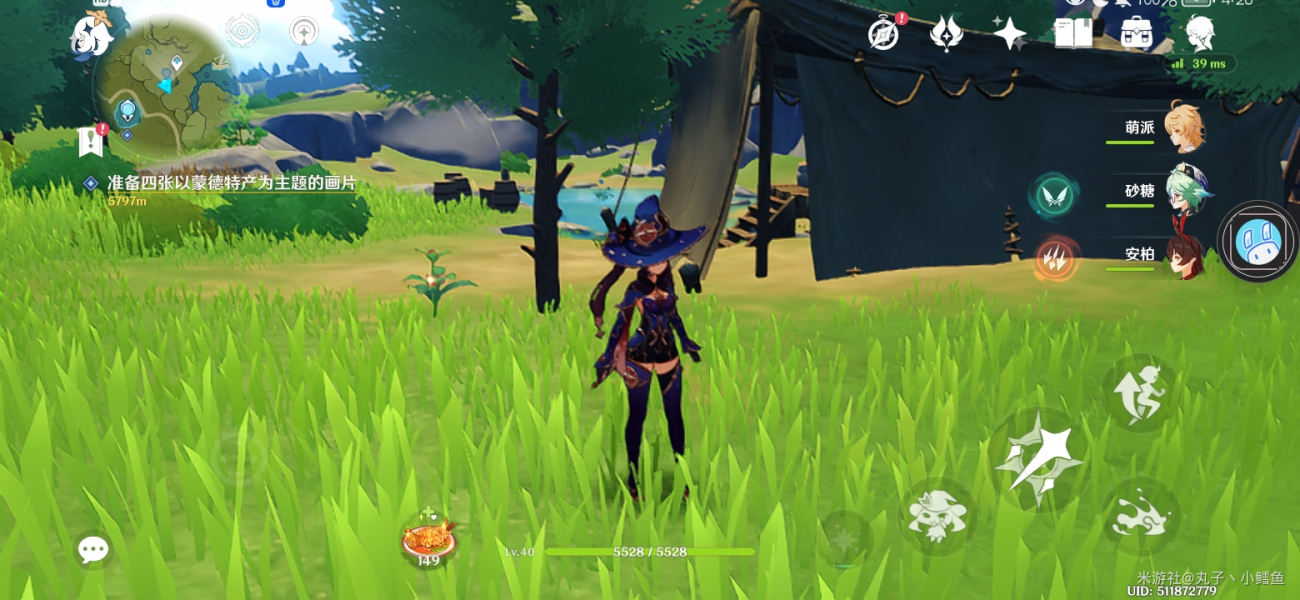
Task: Open the compass events icon
Action: (x=882, y=34)
